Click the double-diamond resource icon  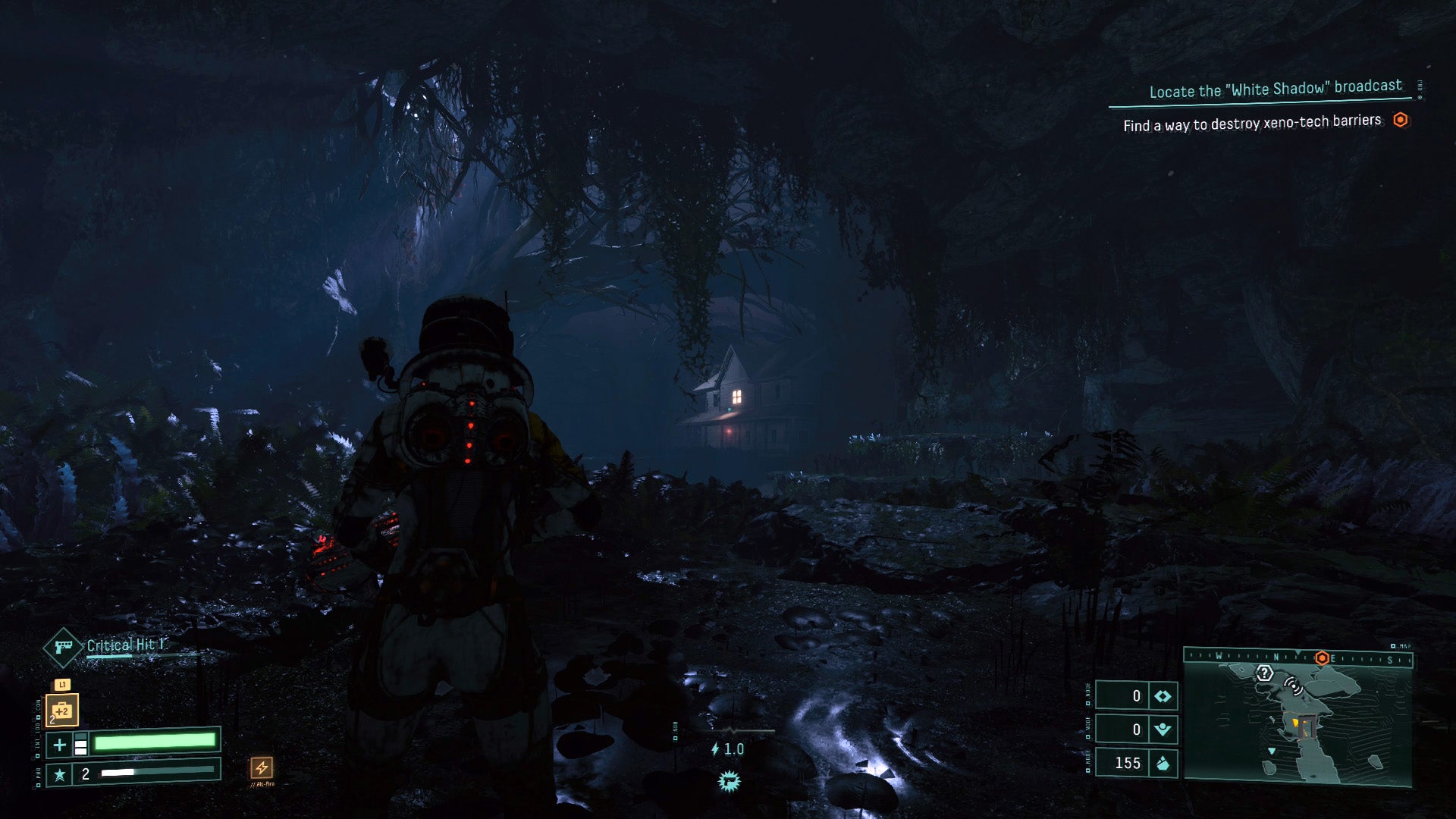coord(1163,696)
